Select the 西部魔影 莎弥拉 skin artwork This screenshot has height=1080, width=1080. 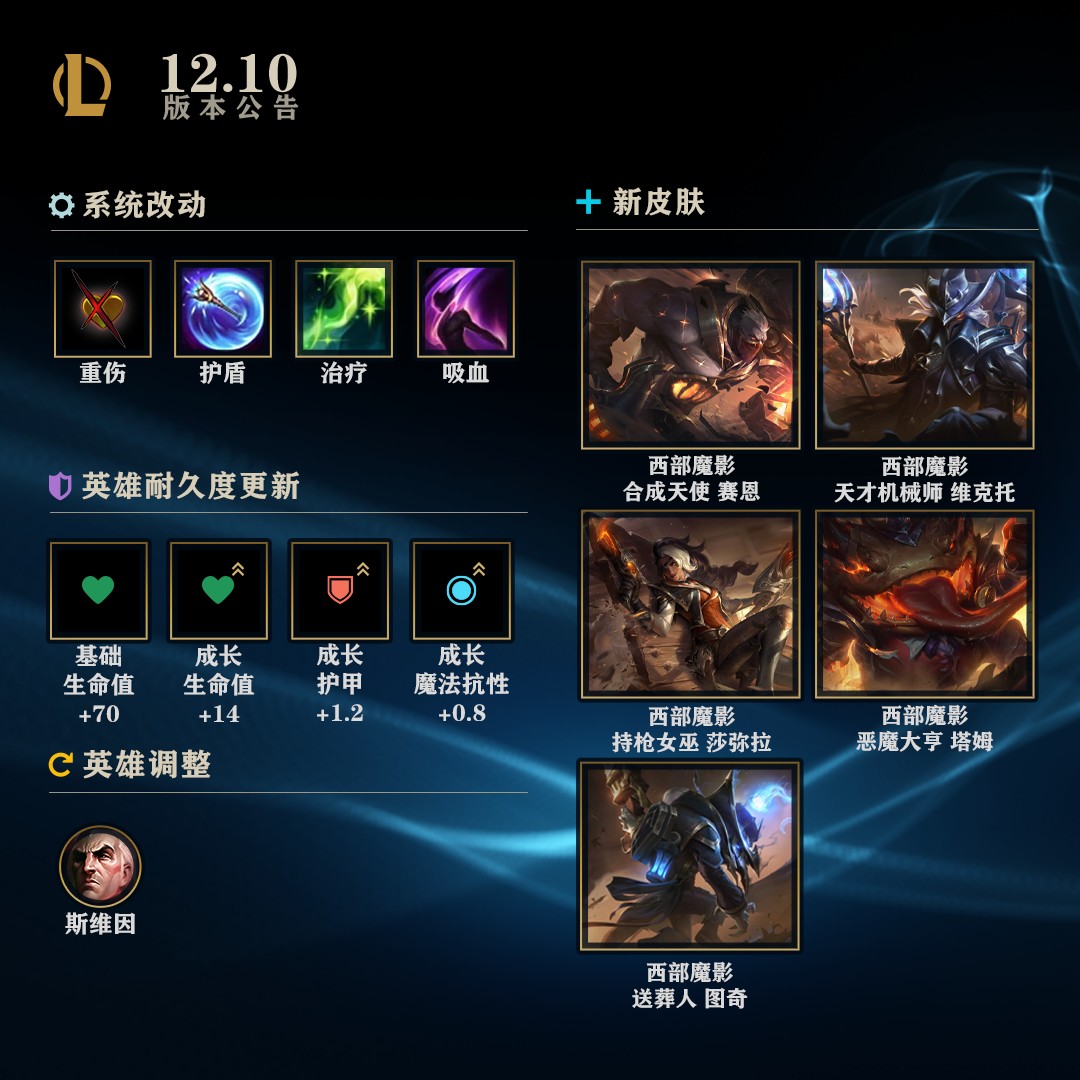(690, 604)
